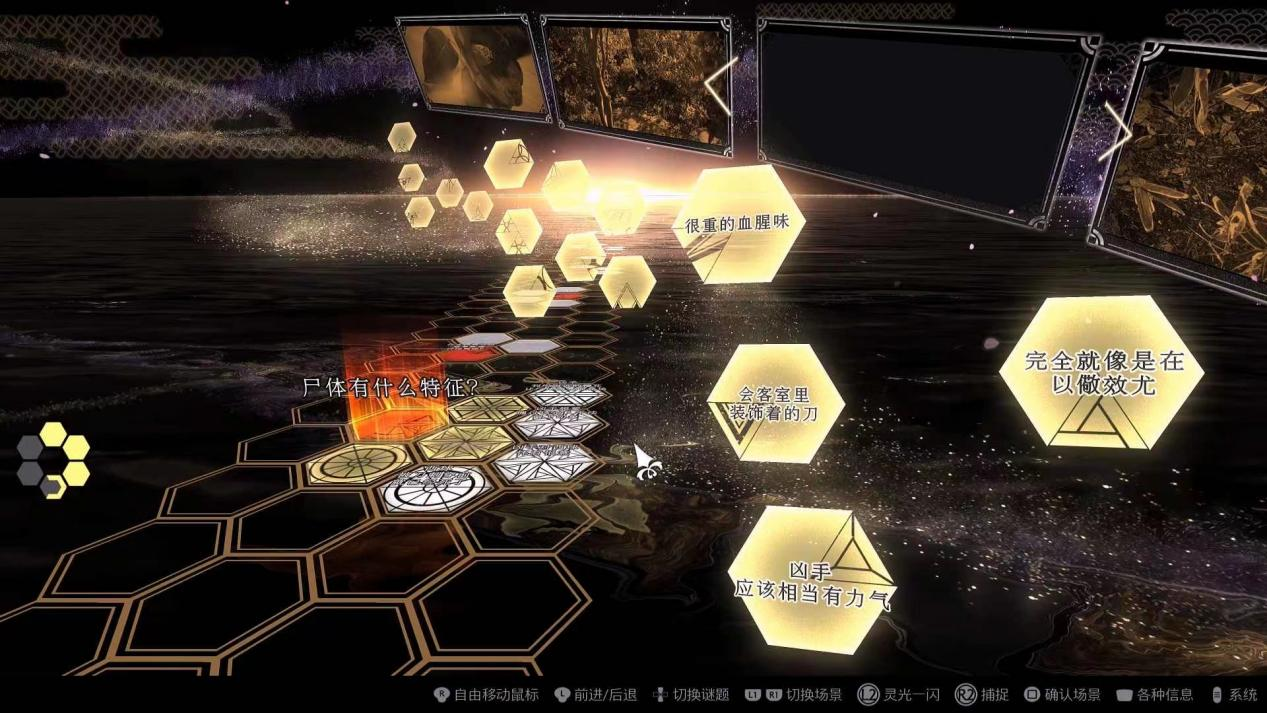
Task: Select the clue '凶手应该相当有力气'
Action: [811, 580]
